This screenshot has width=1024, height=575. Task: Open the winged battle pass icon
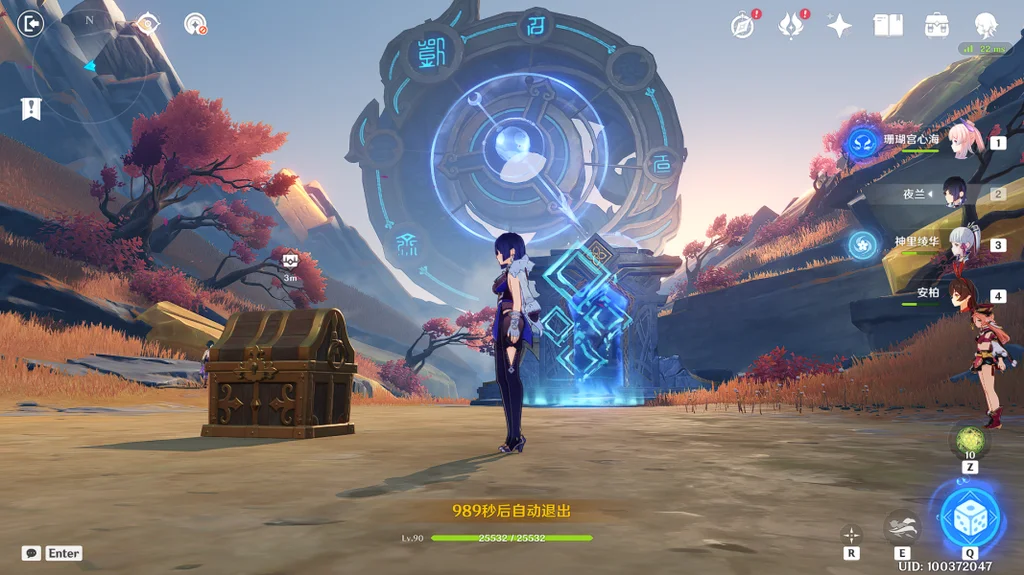point(791,25)
